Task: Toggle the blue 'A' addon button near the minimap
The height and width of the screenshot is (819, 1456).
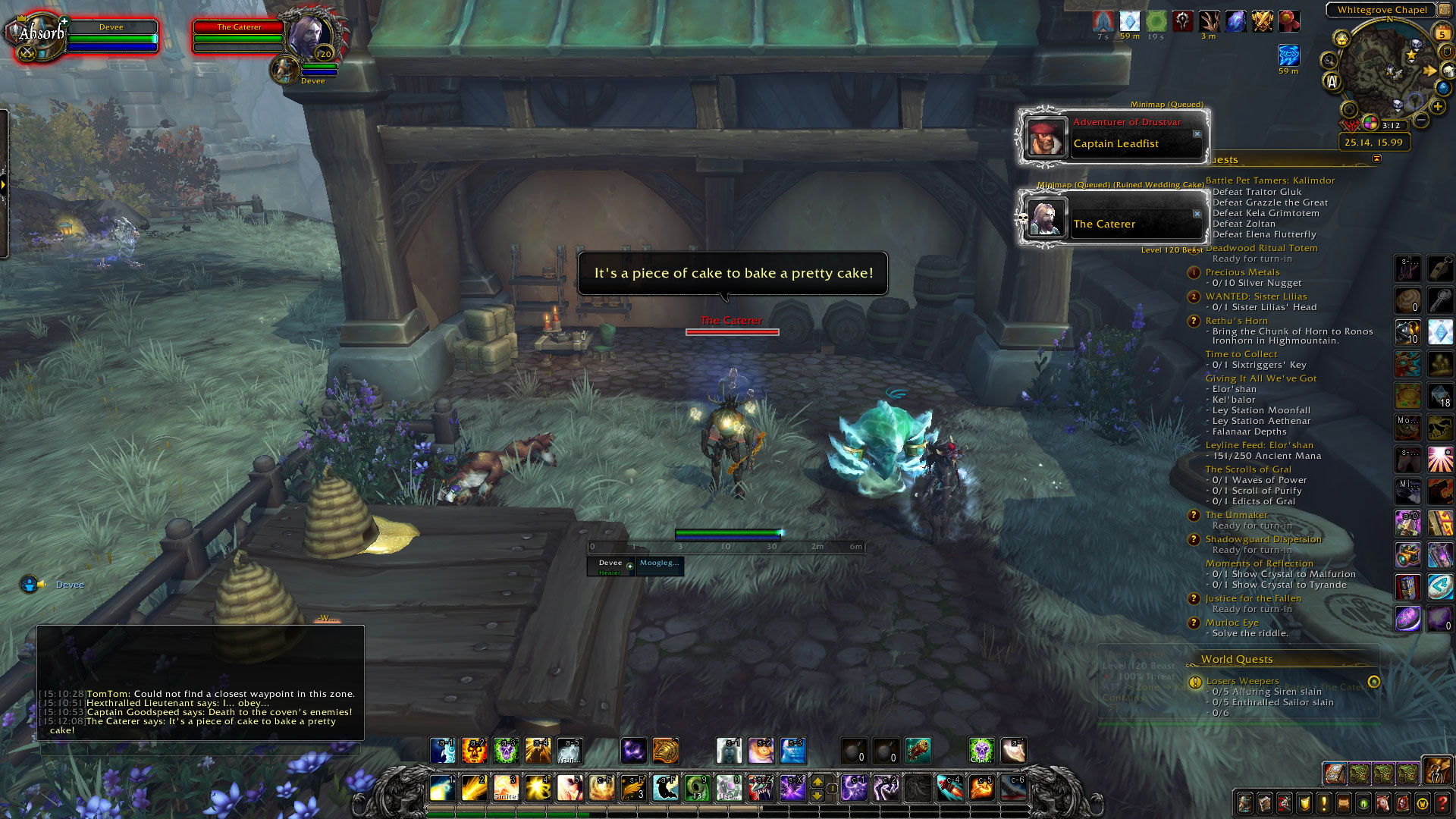Action: click(x=1332, y=82)
